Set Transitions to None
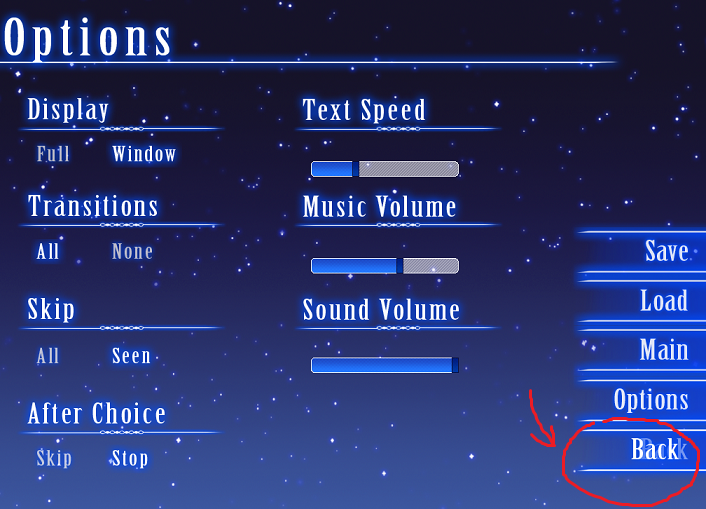The height and width of the screenshot is (509, 706). tap(132, 252)
